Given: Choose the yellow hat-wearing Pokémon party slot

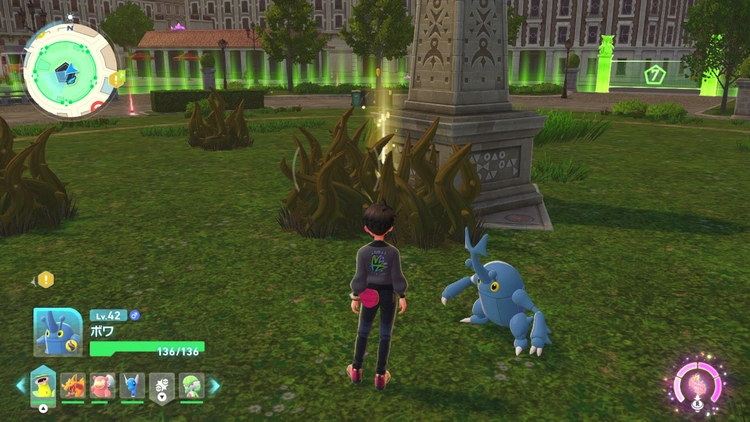Looking at the screenshot, I should click(42, 385).
